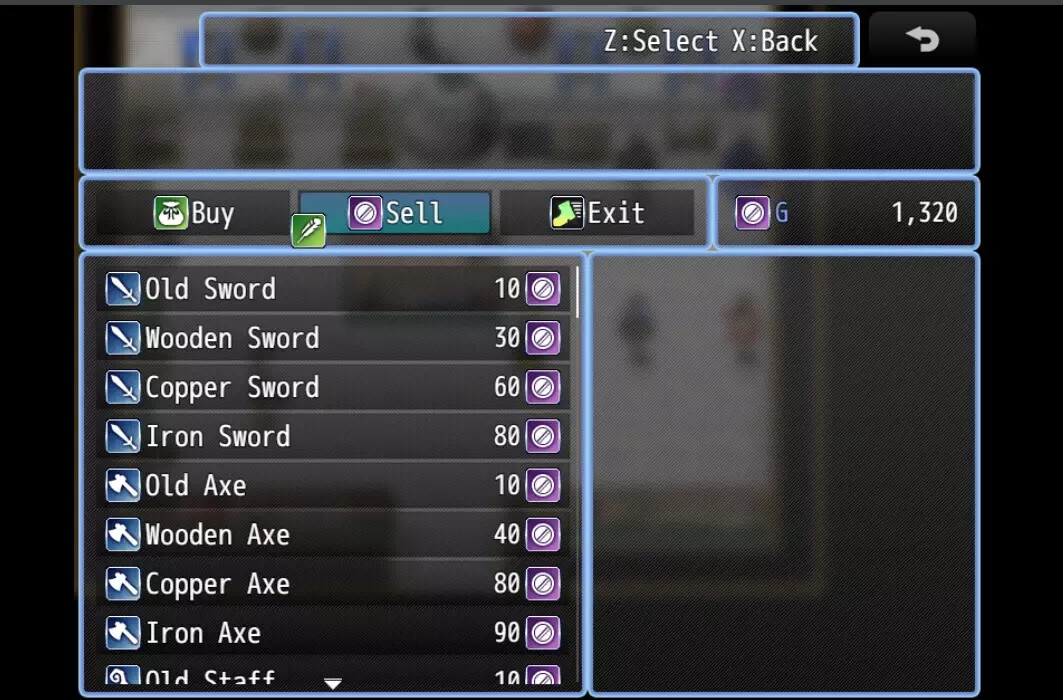The width and height of the screenshot is (1063, 700).
Task: Sell the Old Sword
Action: 333,289
